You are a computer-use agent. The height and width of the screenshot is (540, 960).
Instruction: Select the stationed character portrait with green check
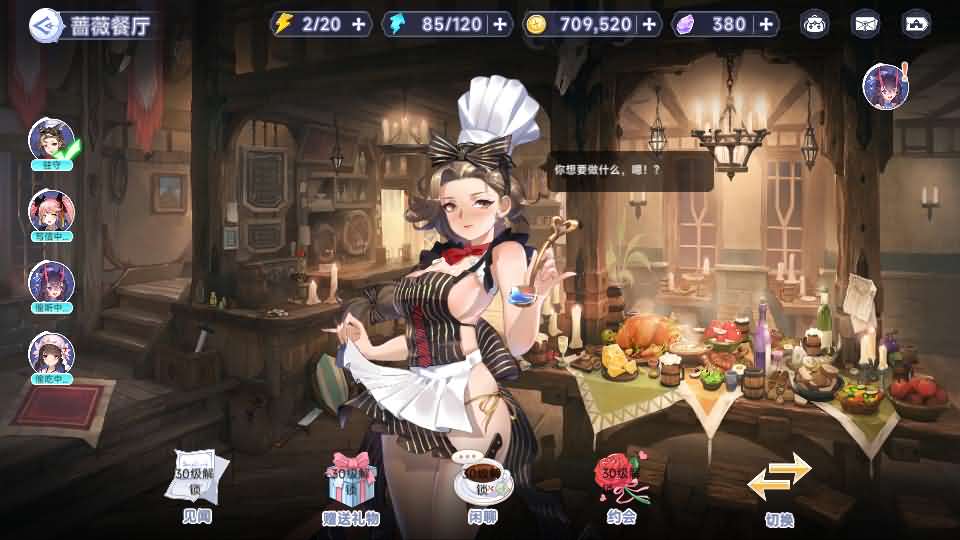[51, 140]
